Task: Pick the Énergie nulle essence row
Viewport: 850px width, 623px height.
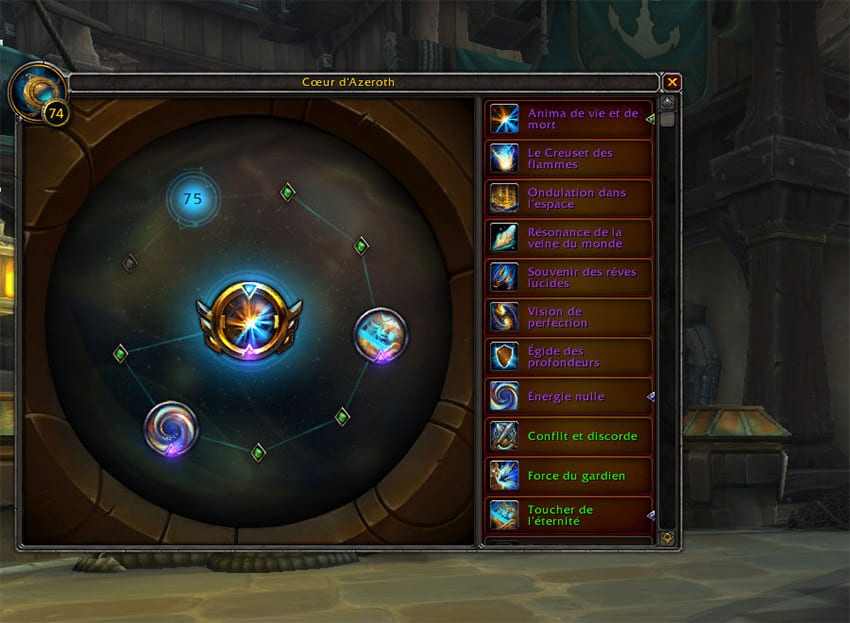Action: tap(569, 396)
